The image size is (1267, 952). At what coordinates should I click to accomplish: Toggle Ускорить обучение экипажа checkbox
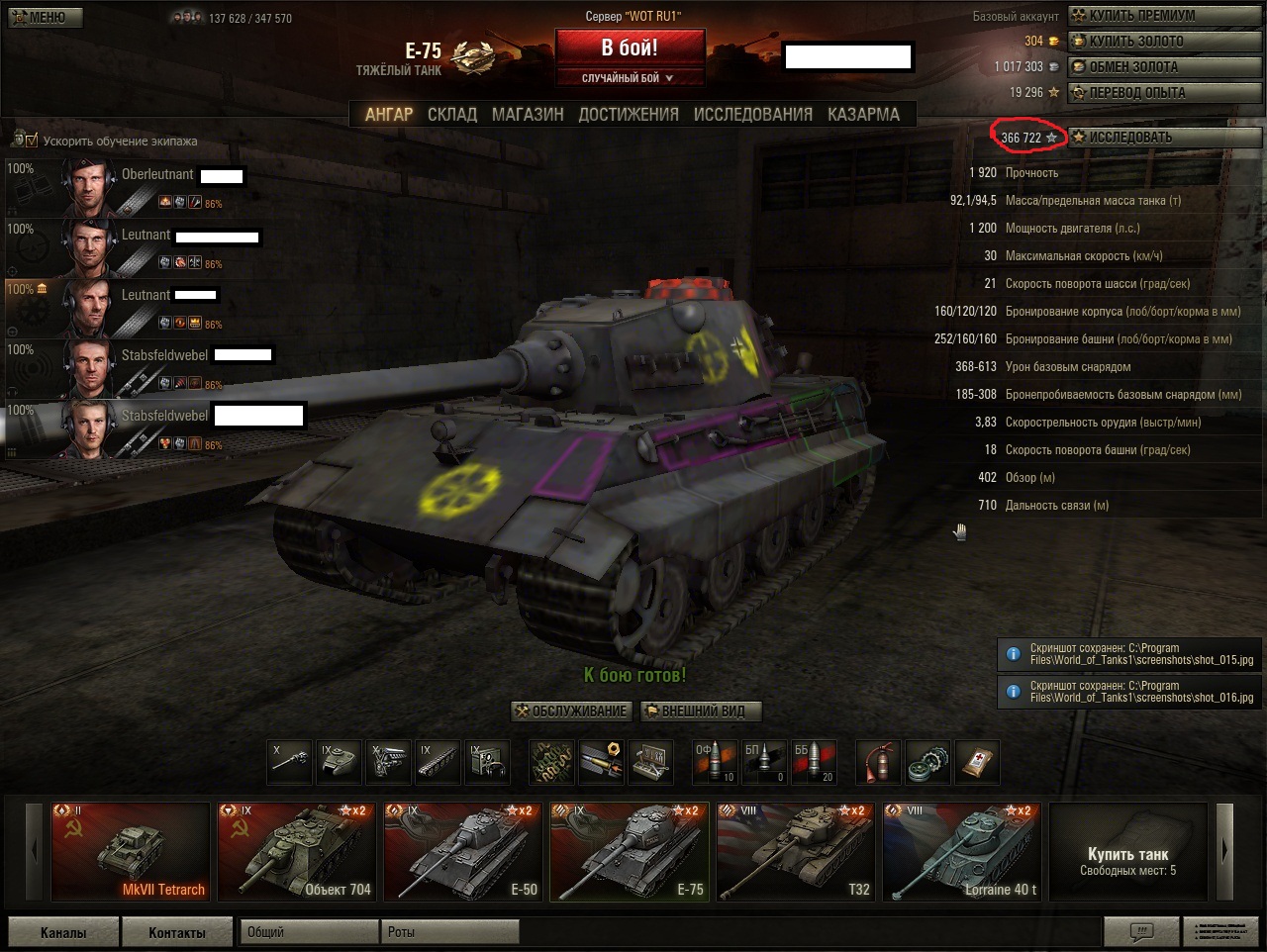click(32, 141)
